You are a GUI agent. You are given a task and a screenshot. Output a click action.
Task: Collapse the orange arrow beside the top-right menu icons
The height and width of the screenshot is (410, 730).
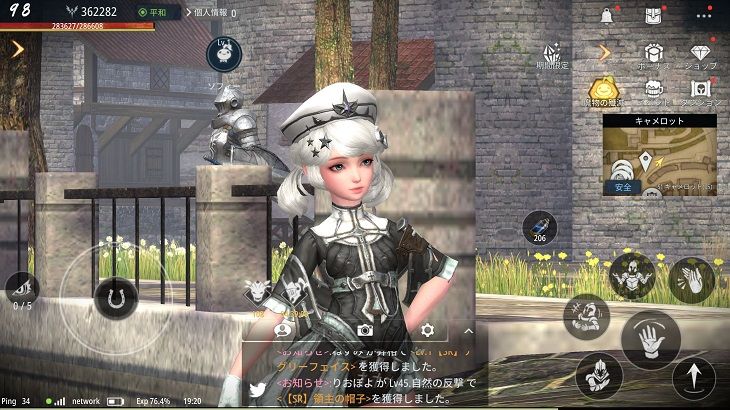click(x=604, y=51)
